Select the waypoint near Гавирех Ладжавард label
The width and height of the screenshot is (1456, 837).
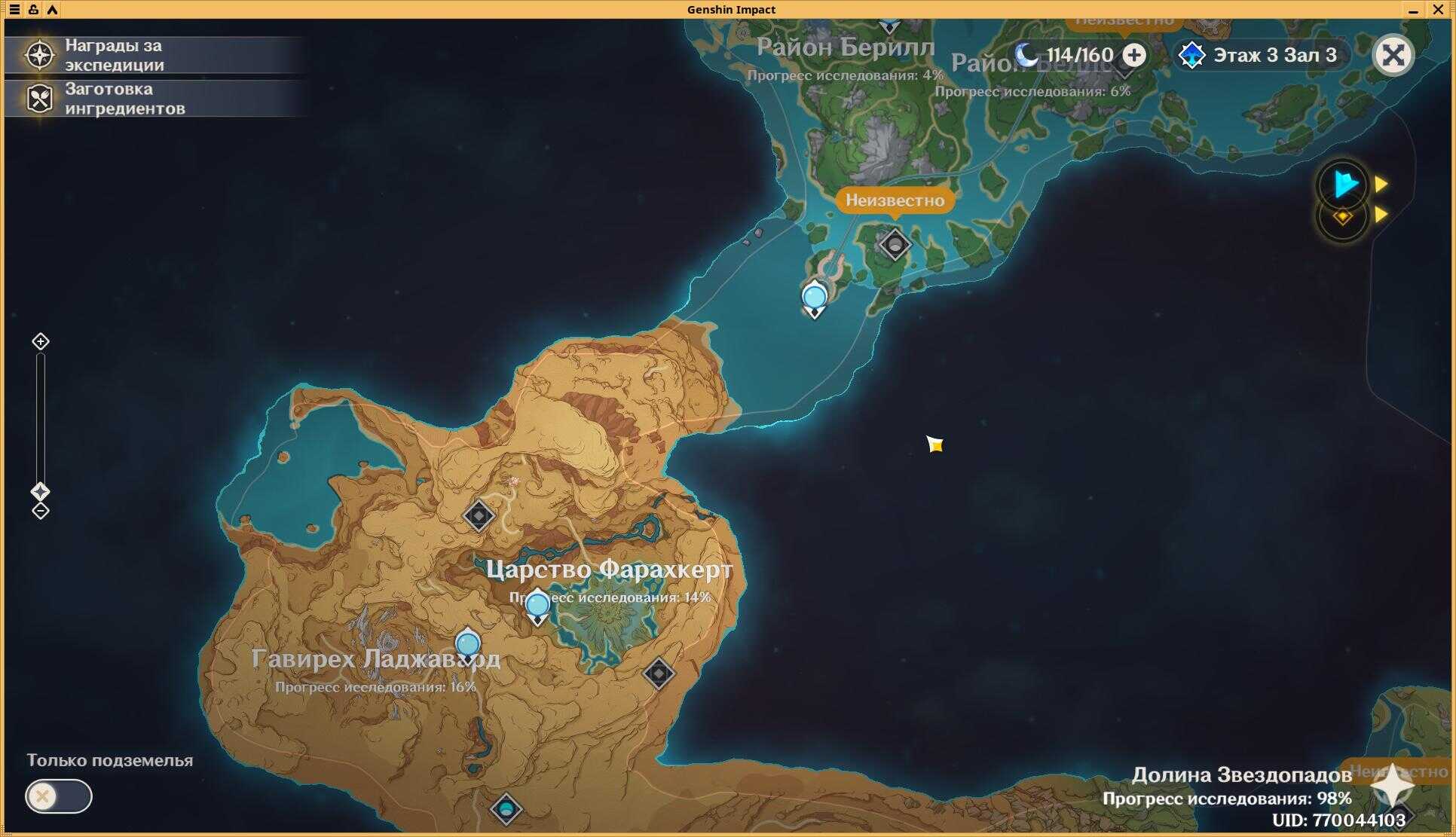point(468,646)
